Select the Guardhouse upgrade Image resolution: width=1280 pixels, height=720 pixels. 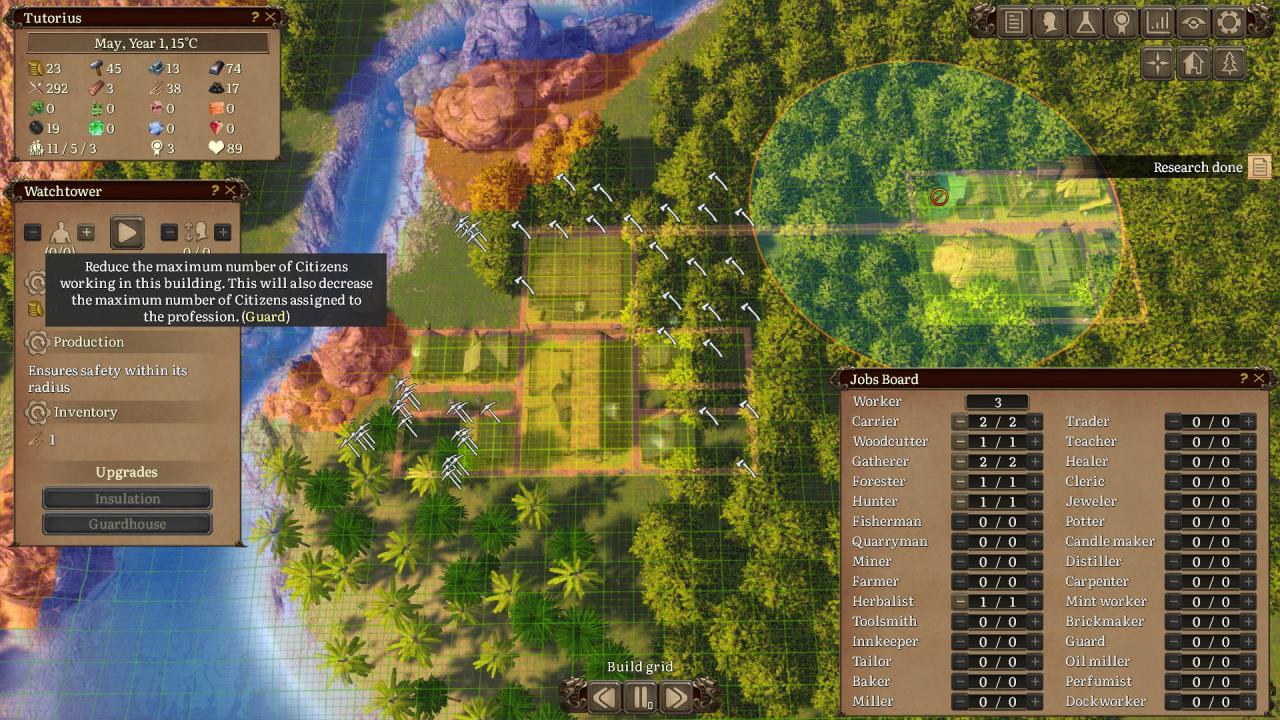127,524
